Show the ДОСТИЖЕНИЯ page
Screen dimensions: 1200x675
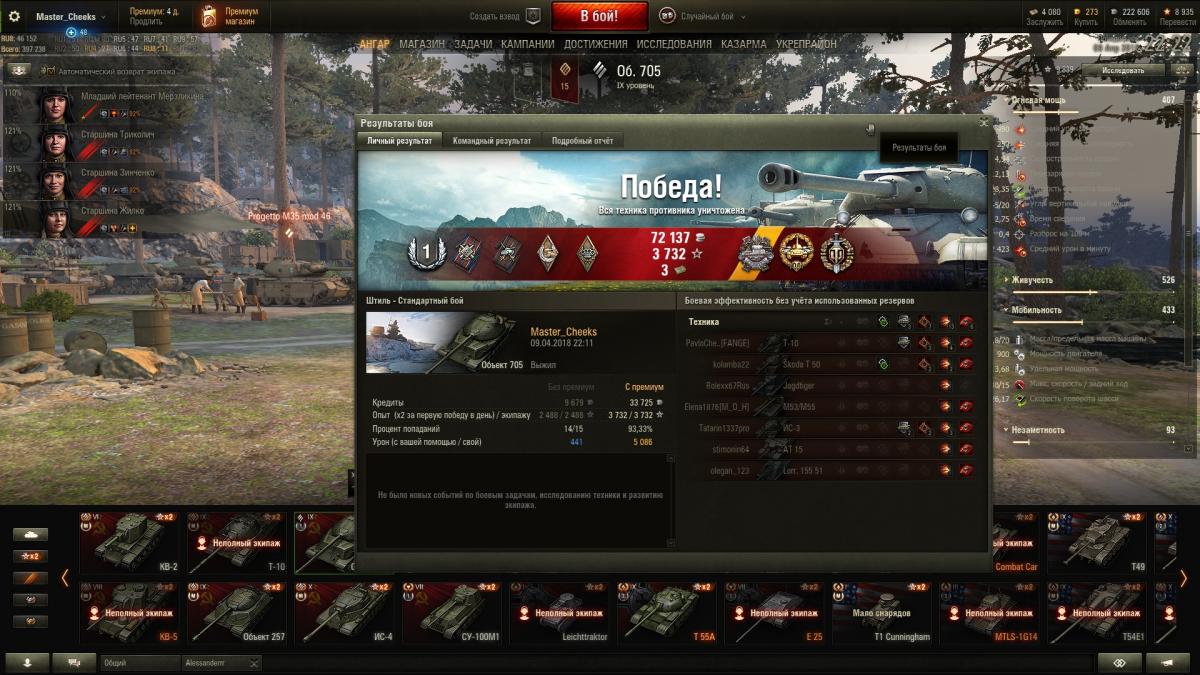(595, 44)
